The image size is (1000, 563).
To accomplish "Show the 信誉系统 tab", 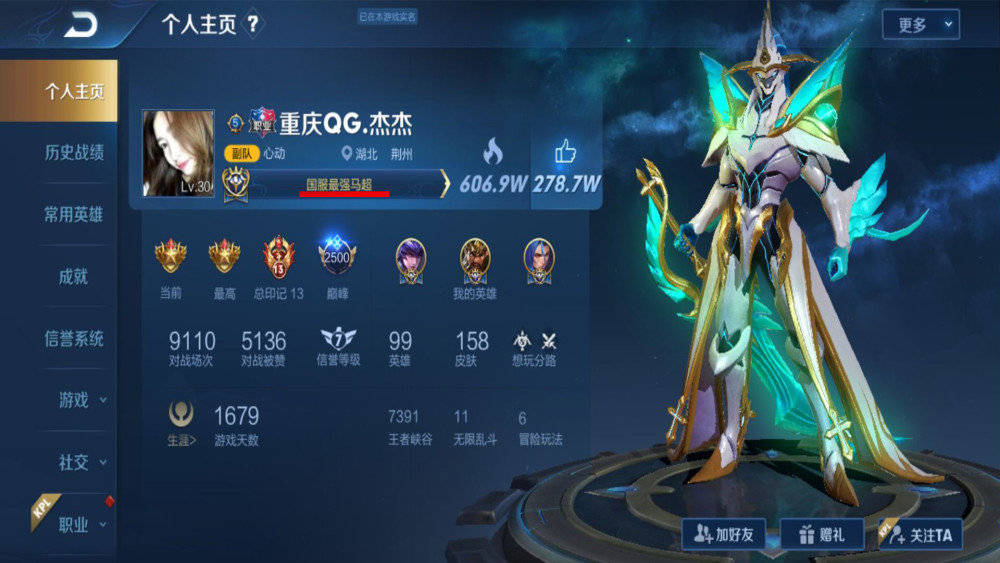I will pyautogui.click(x=73, y=339).
